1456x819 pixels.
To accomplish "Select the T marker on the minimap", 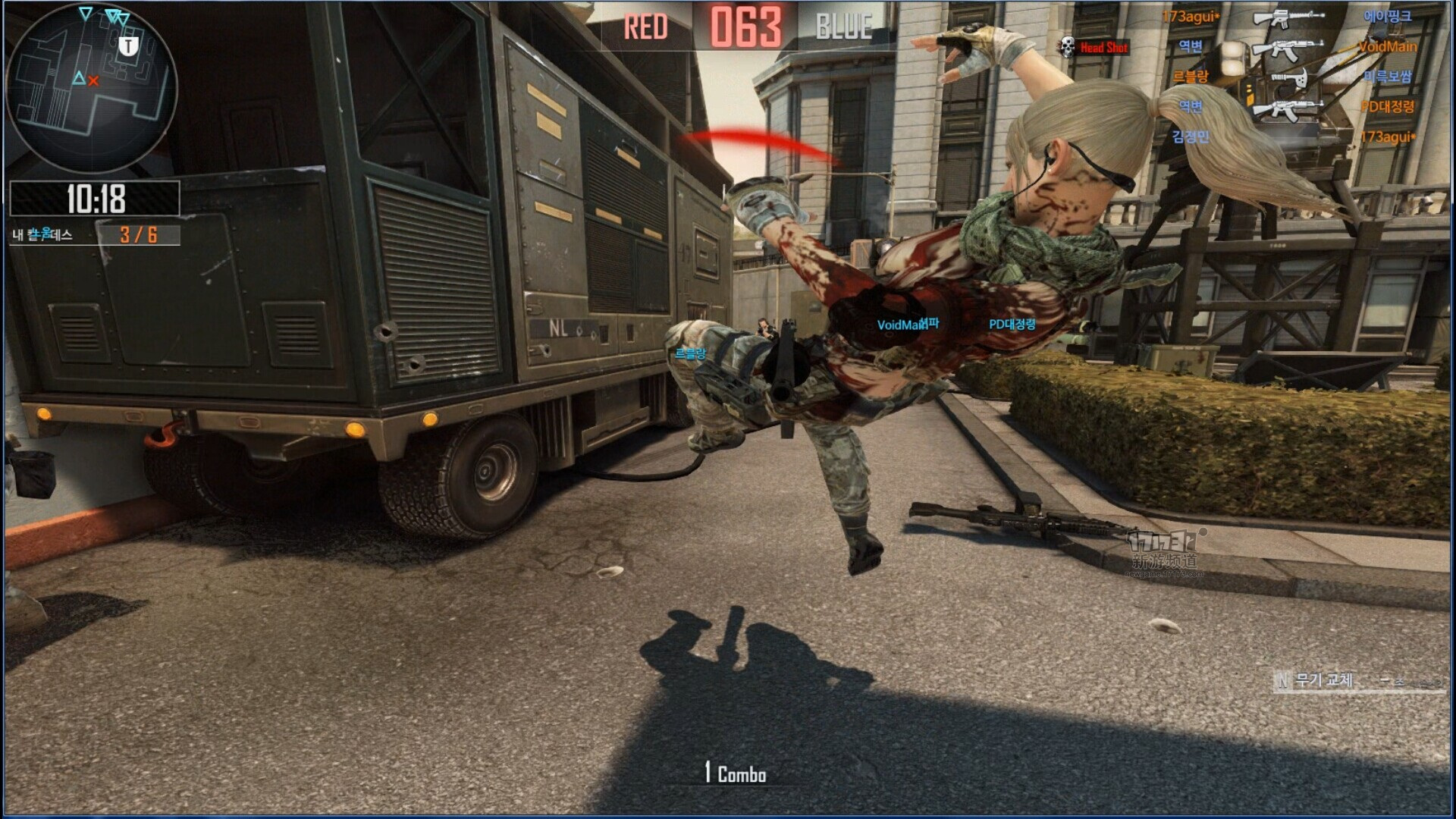I will [129, 46].
